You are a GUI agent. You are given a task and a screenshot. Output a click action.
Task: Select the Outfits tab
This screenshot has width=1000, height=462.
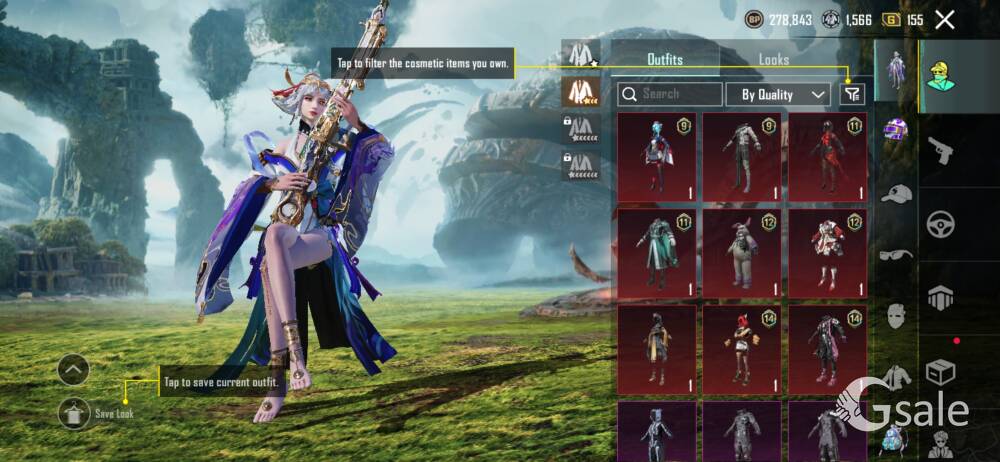[664, 60]
